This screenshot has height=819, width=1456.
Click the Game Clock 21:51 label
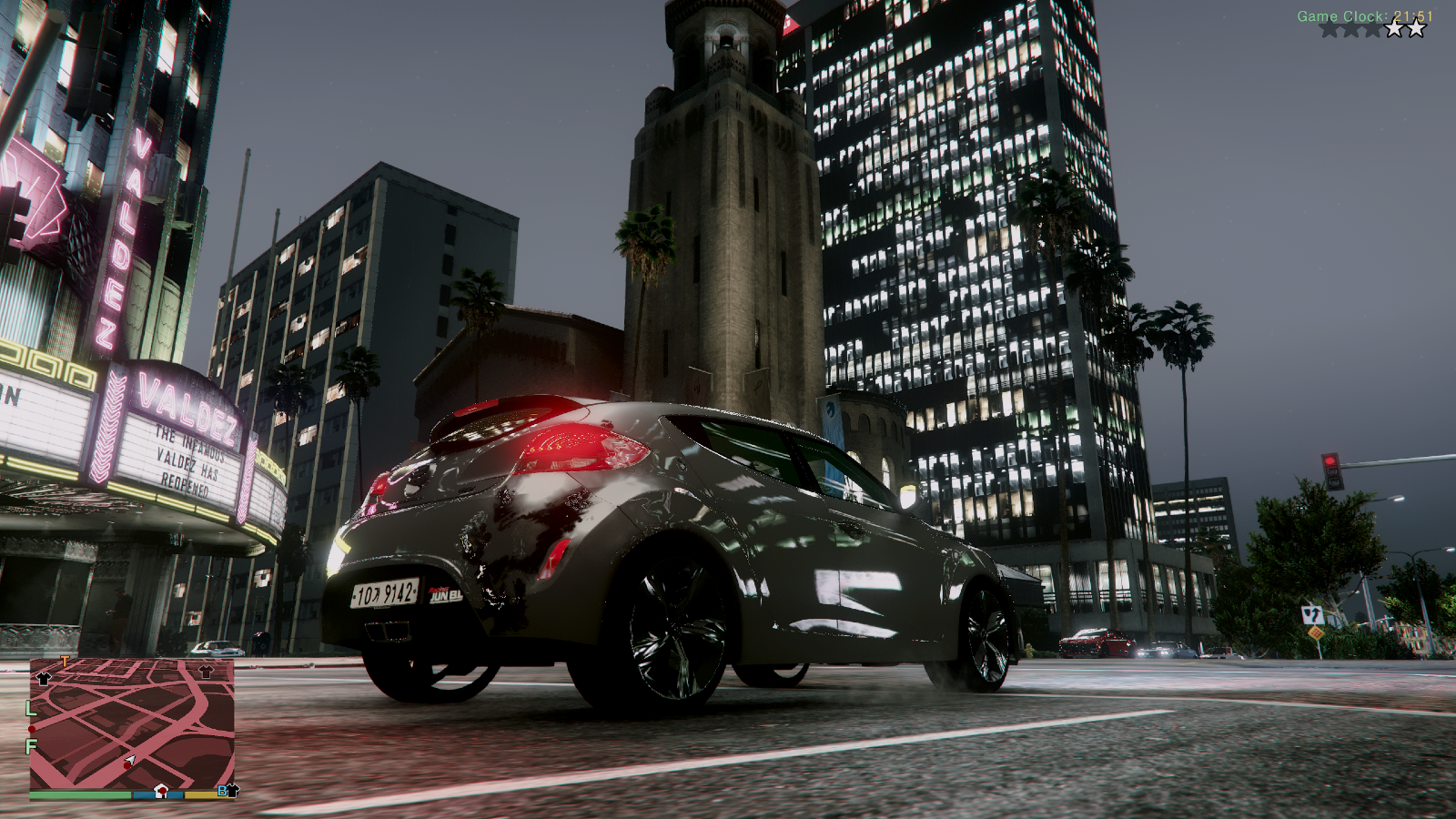click(1365, 15)
